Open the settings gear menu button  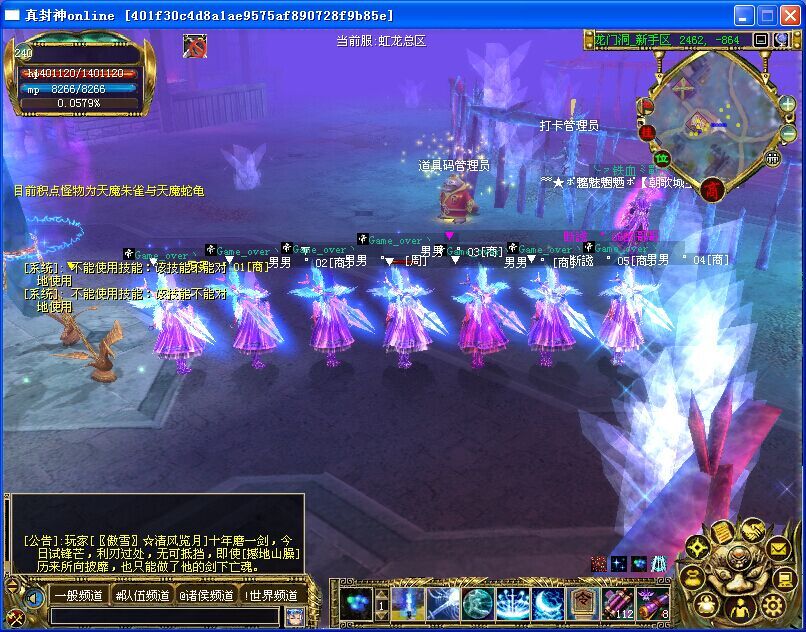point(772,605)
